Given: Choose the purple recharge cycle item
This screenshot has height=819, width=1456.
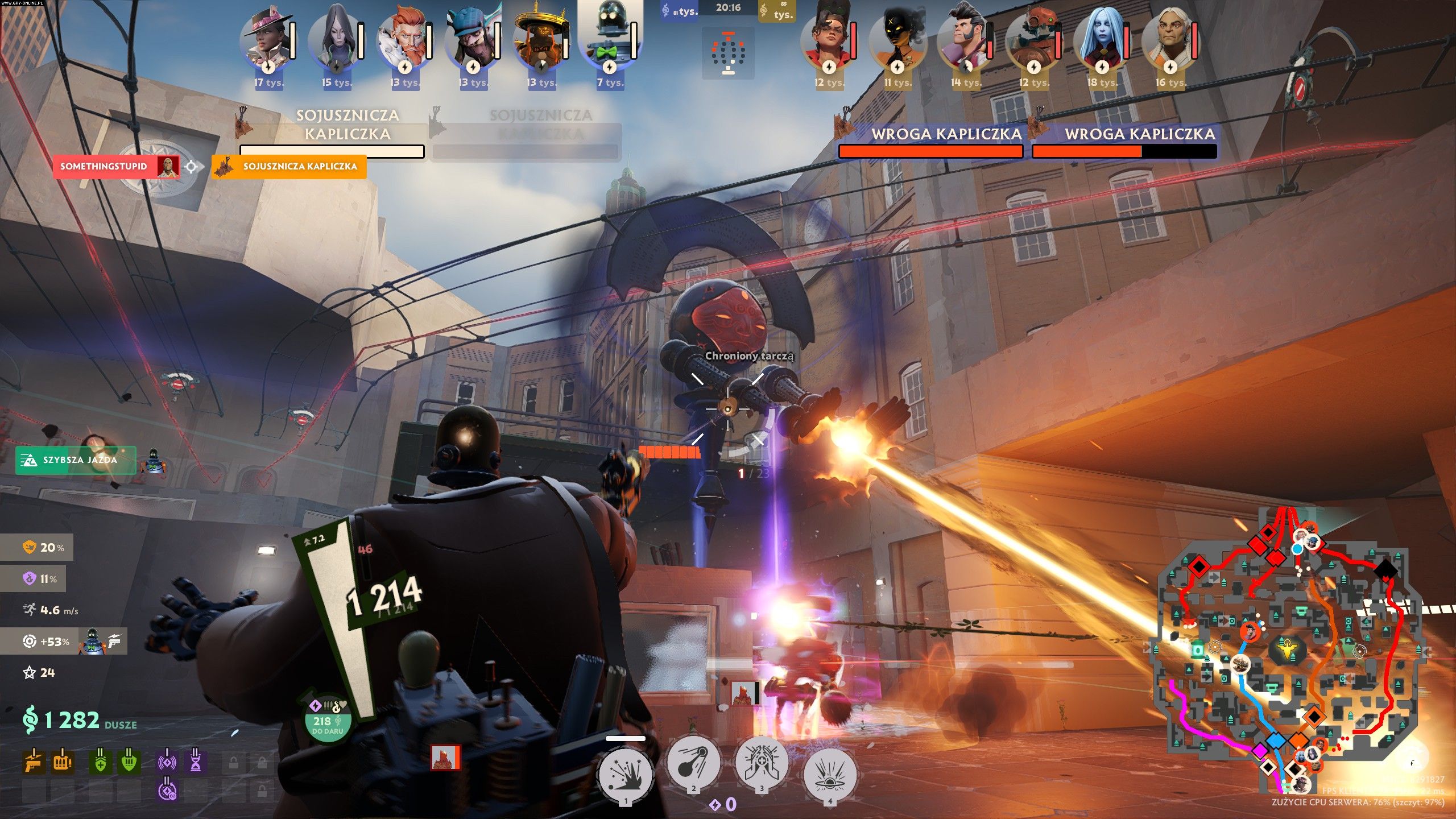Looking at the screenshot, I should pos(167,790).
